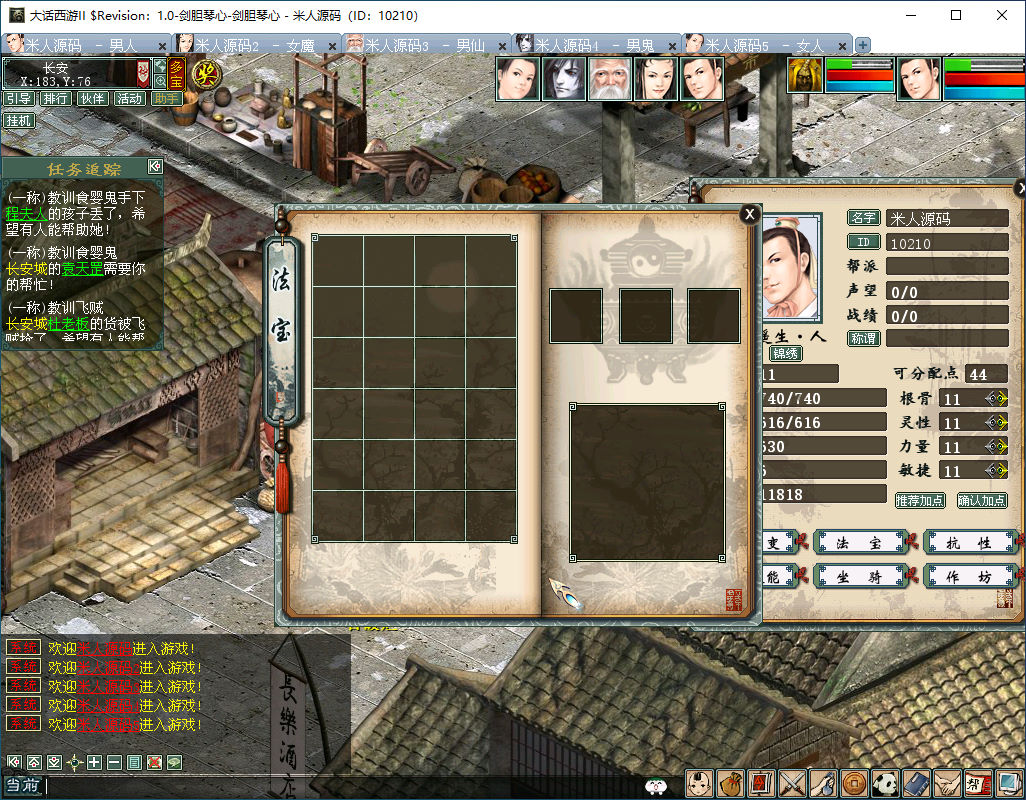
Task: Open the 坐骑 mount panel button
Action: point(858,576)
